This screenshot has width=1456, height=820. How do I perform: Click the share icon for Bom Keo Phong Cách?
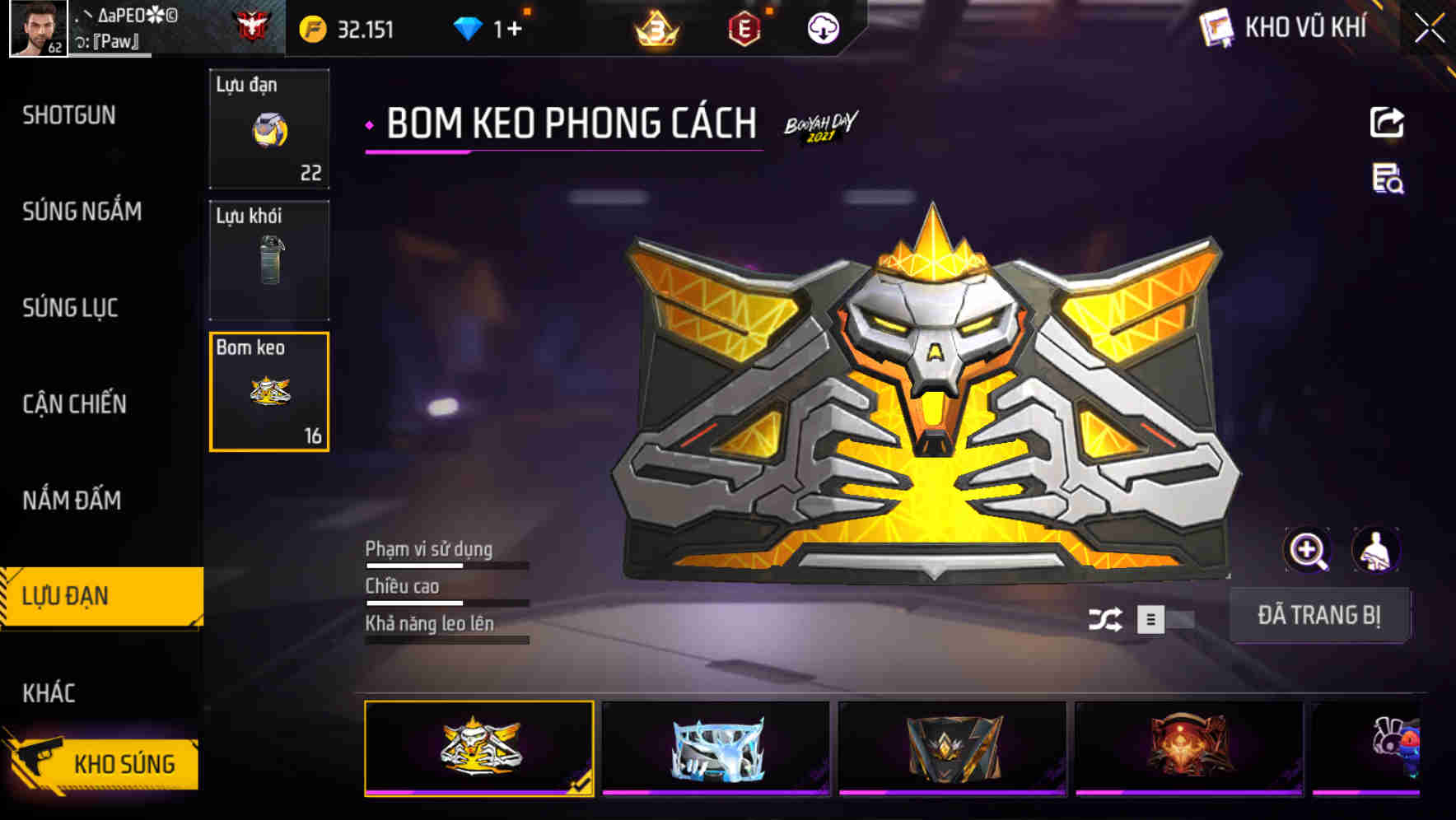point(1388,122)
